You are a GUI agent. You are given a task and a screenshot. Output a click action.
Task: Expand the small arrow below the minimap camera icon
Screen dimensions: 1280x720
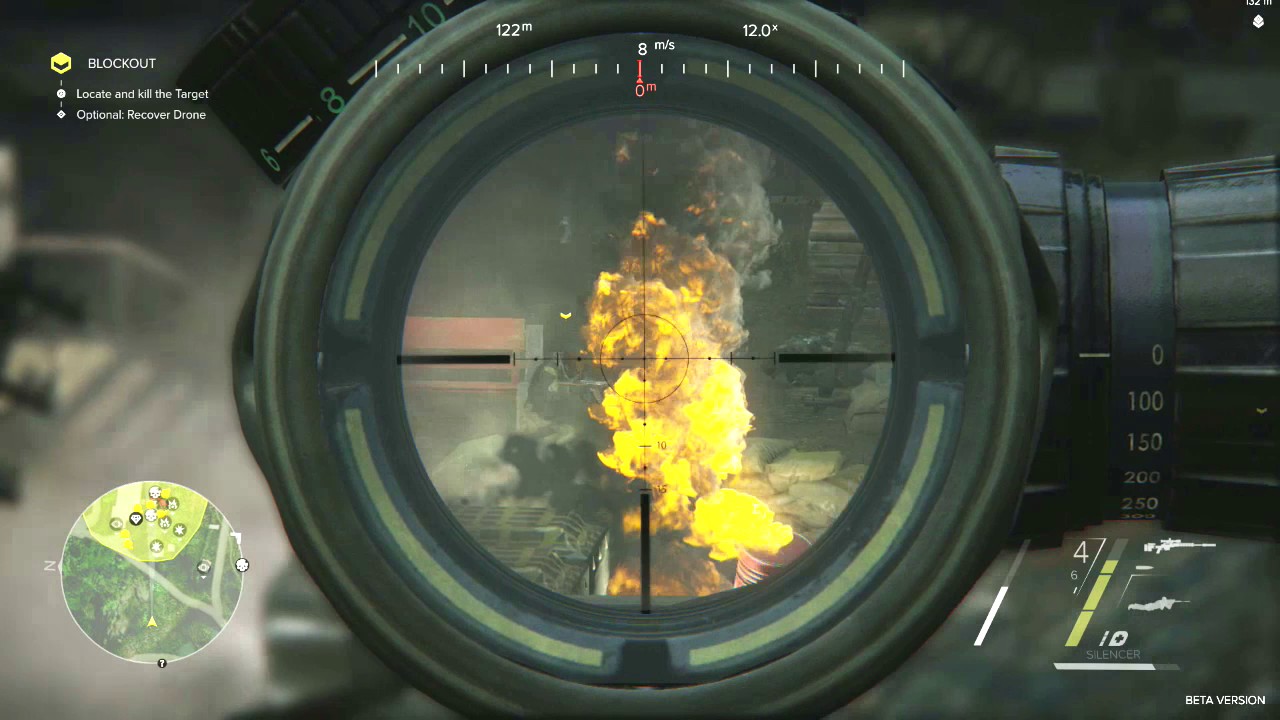coord(204,577)
